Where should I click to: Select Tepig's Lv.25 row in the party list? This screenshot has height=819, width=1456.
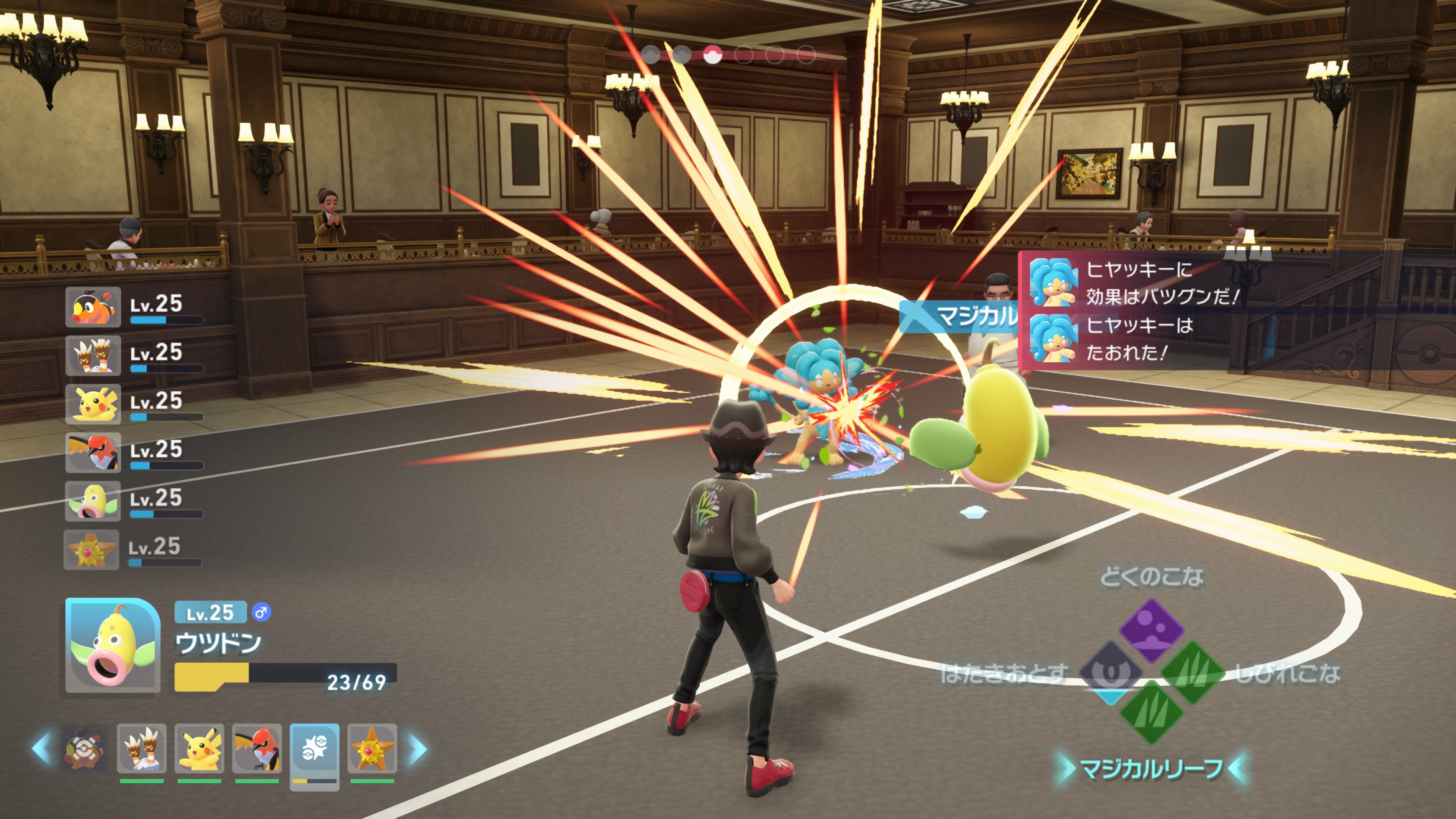click(x=135, y=307)
